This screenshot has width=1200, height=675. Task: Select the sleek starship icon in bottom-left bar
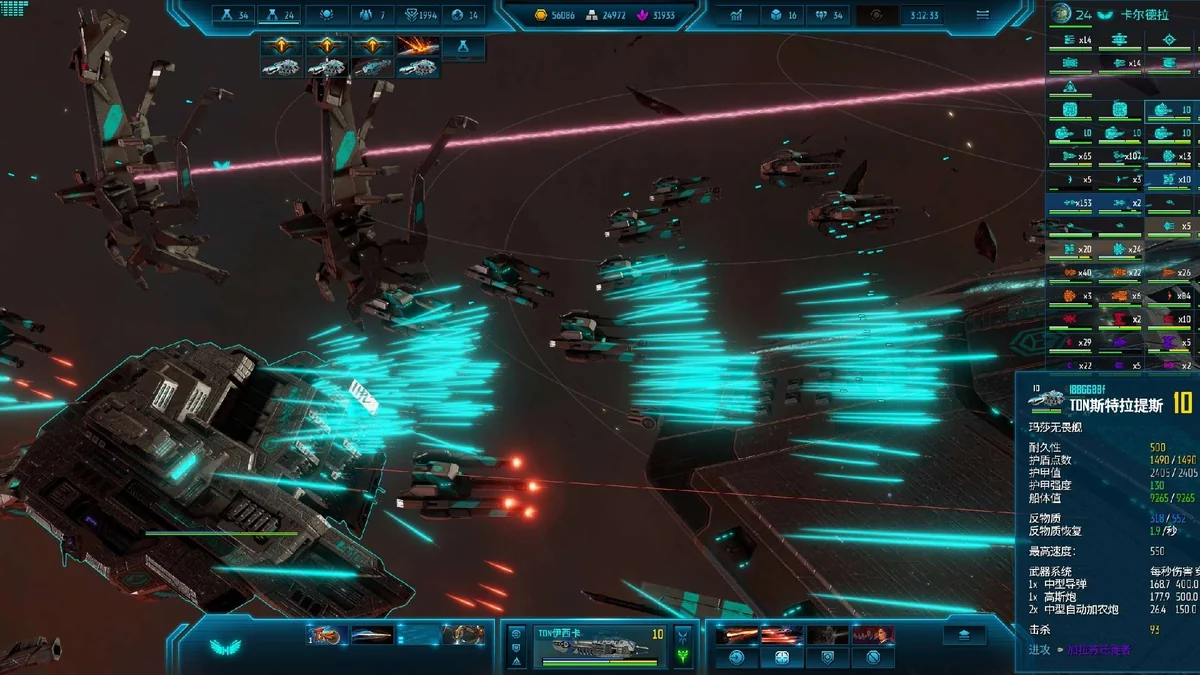coord(372,634)
